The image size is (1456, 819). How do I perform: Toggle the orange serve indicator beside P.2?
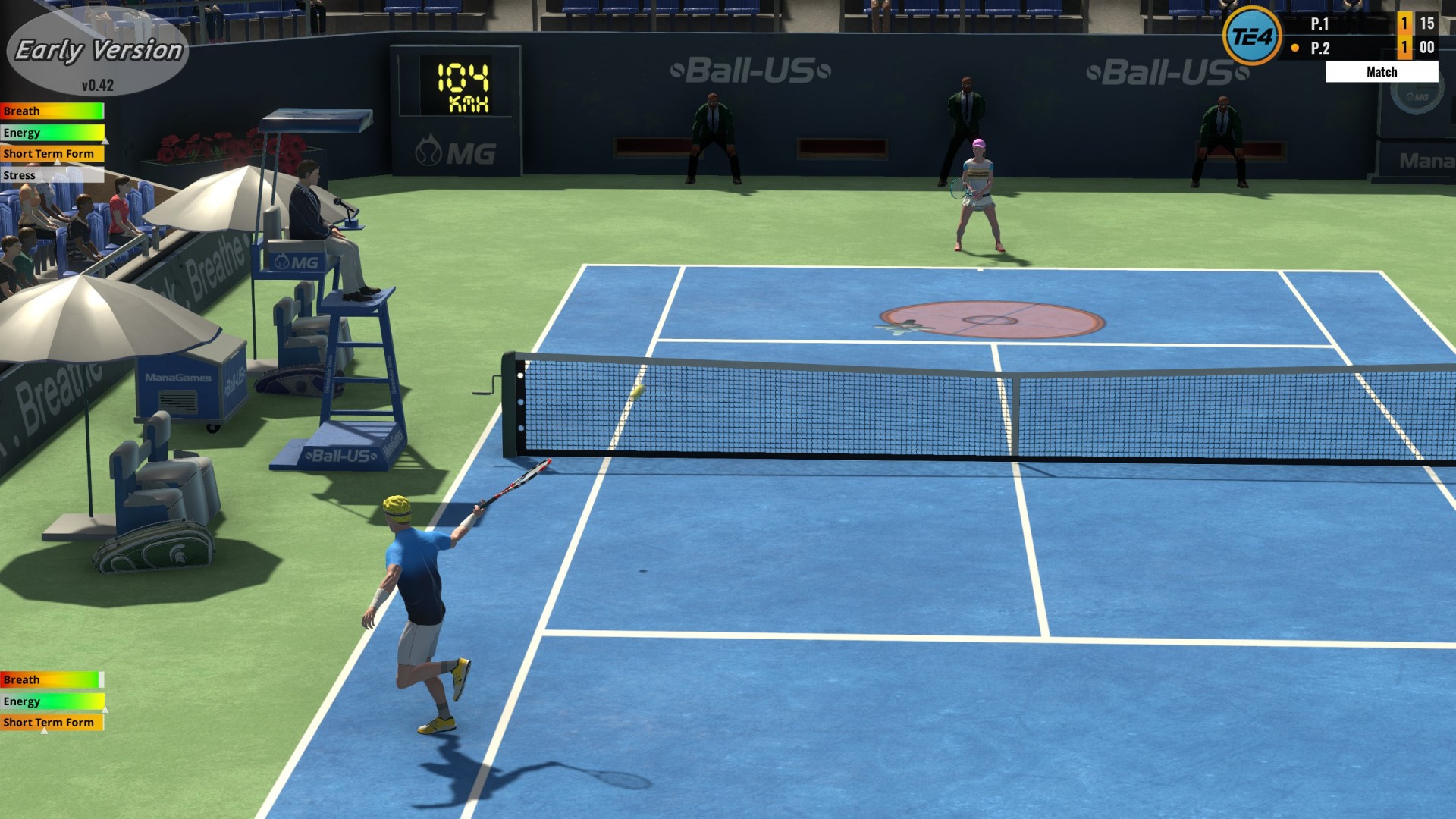(1295, 47)
